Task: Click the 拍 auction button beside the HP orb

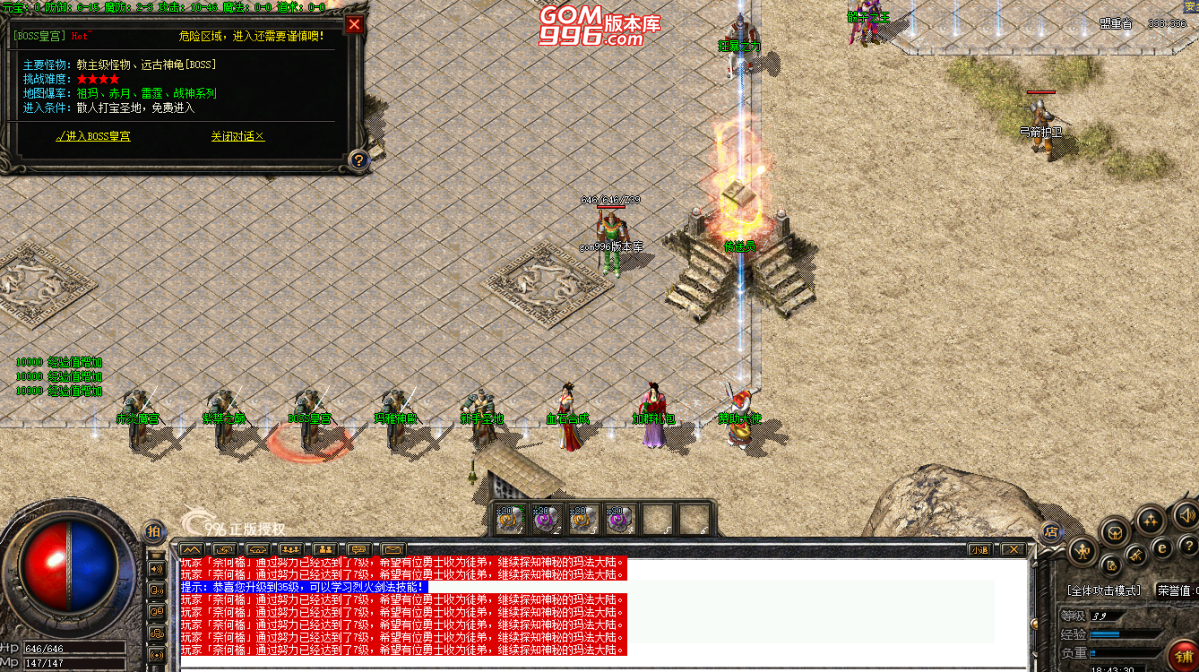Action: click(154, 531)
